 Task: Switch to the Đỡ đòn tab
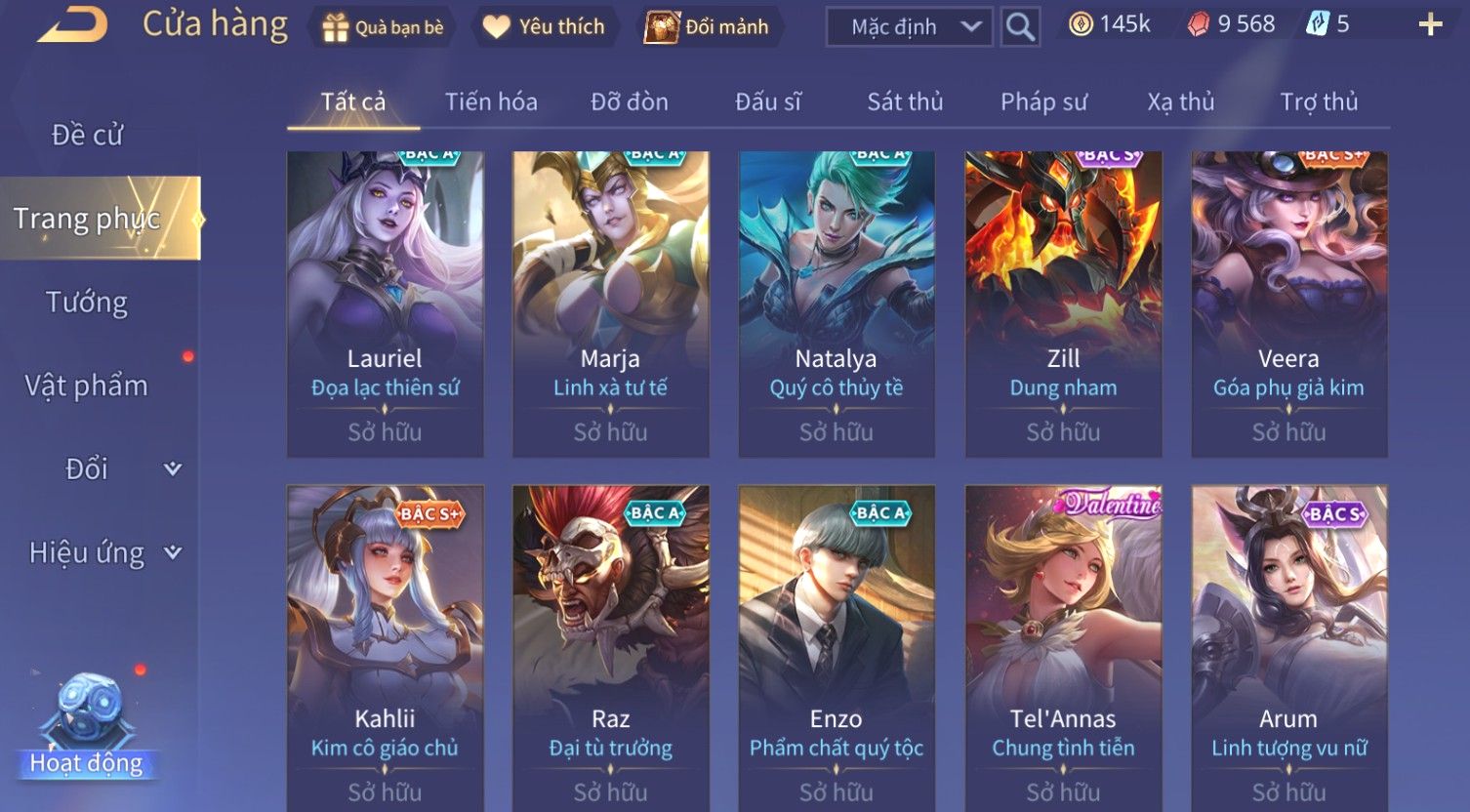[x=630, y=101]
